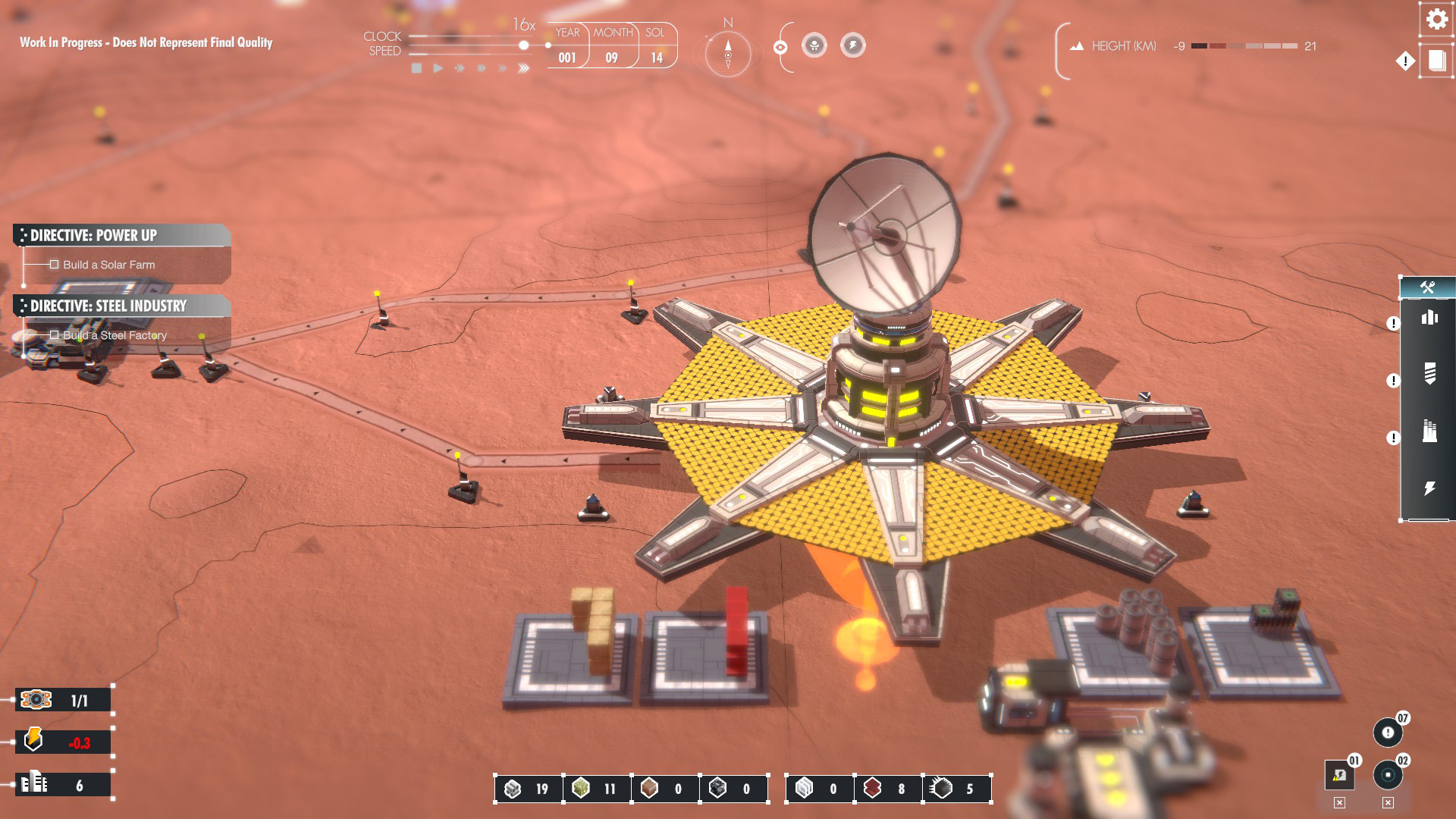The height and width of the screenshot is (819, 1456).
Task: Dismiss the power warning notification
Action: click(x=1339, y=803)
